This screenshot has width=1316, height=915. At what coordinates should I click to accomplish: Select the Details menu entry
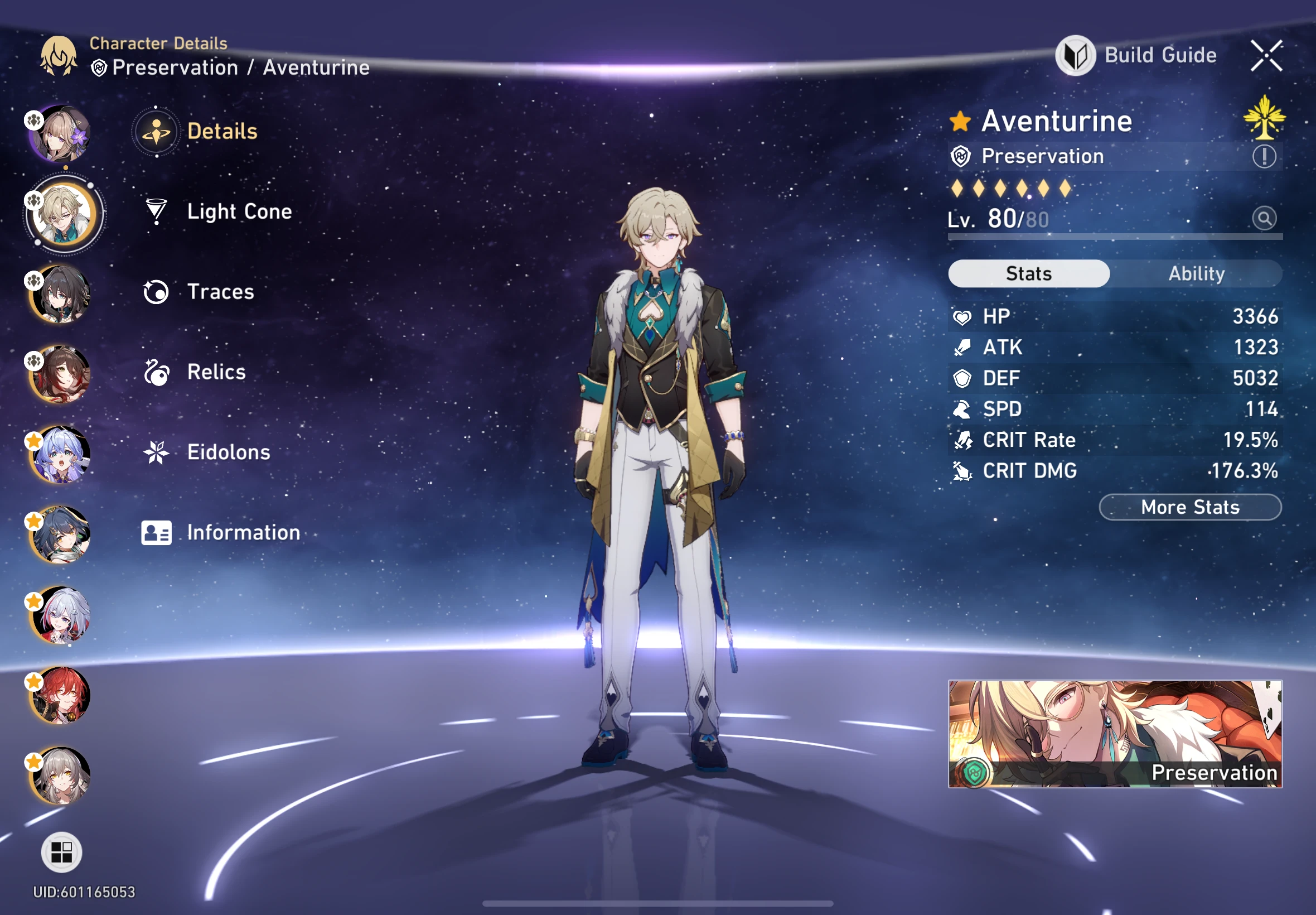click(223, 131)
